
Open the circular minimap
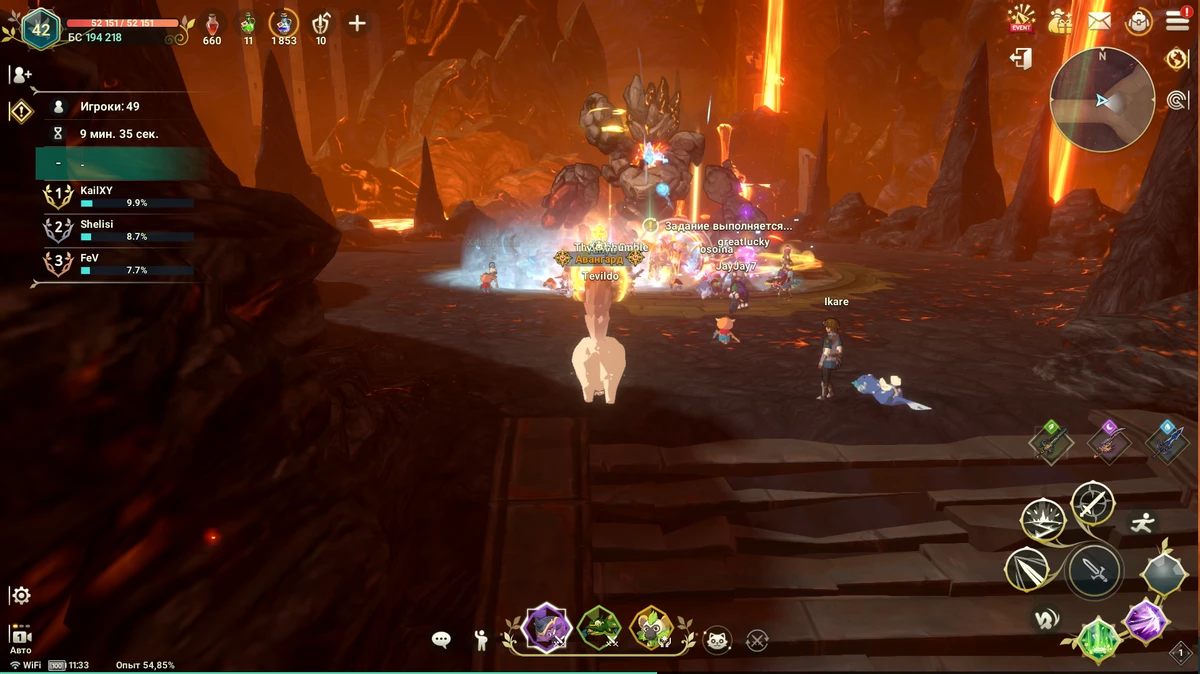[x=1102, y=99]
